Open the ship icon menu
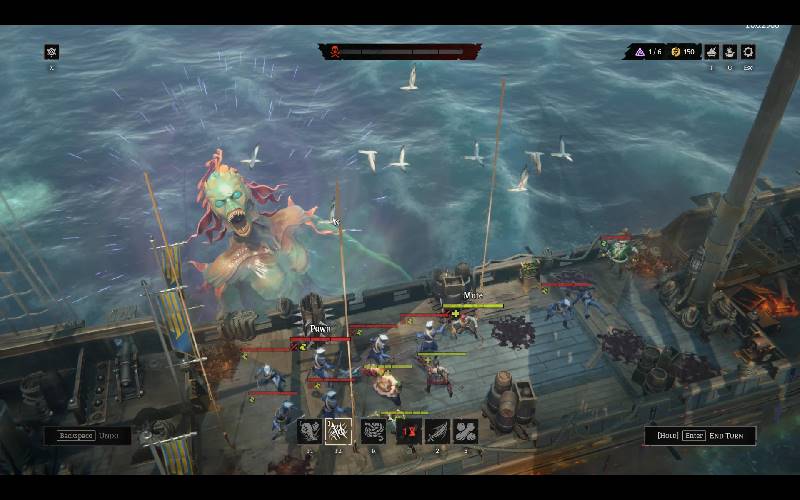This screenshot has width=800, height=500. pyautogui.click(x=730, y=52)
